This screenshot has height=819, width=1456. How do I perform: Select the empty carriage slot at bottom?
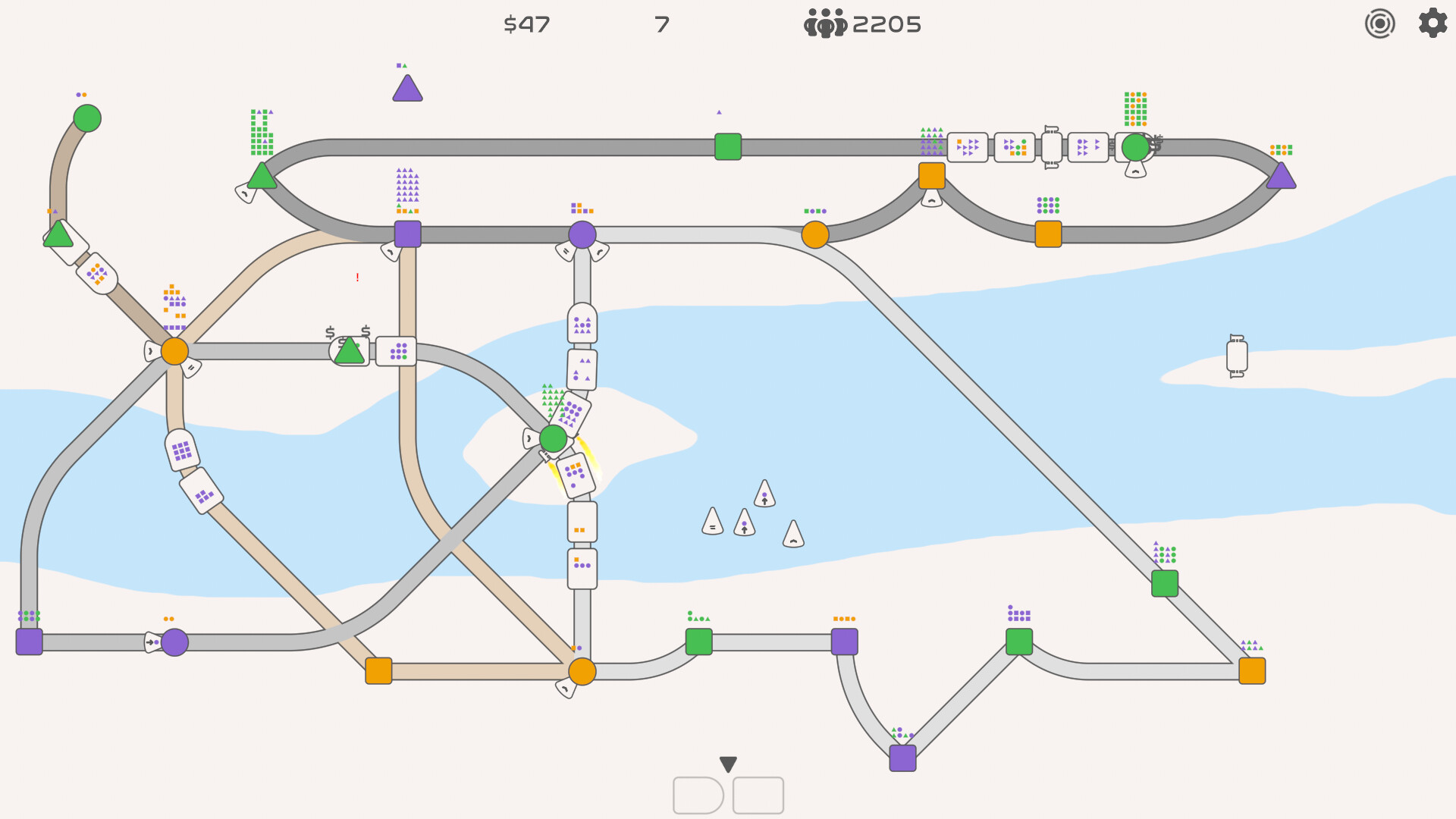pos(758,795)
